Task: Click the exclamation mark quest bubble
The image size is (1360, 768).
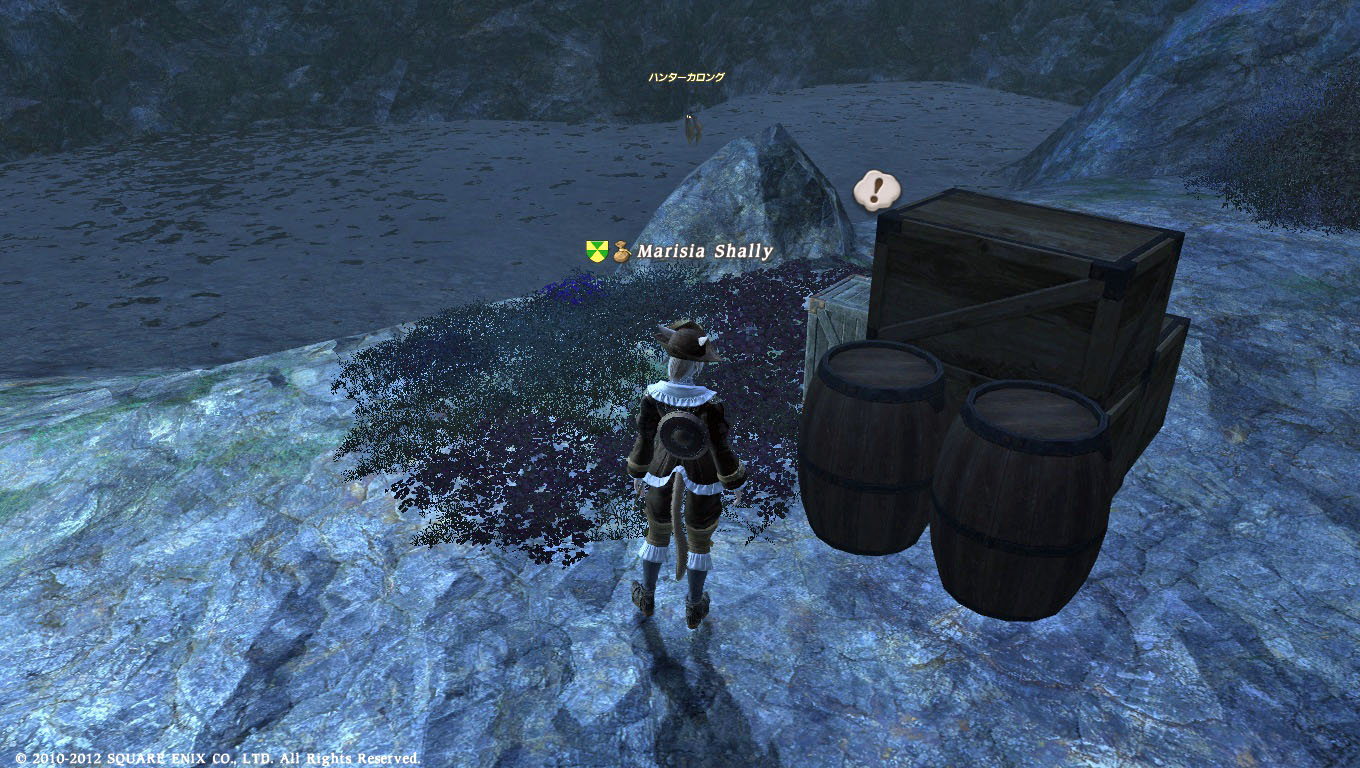Action: (877, 188)
